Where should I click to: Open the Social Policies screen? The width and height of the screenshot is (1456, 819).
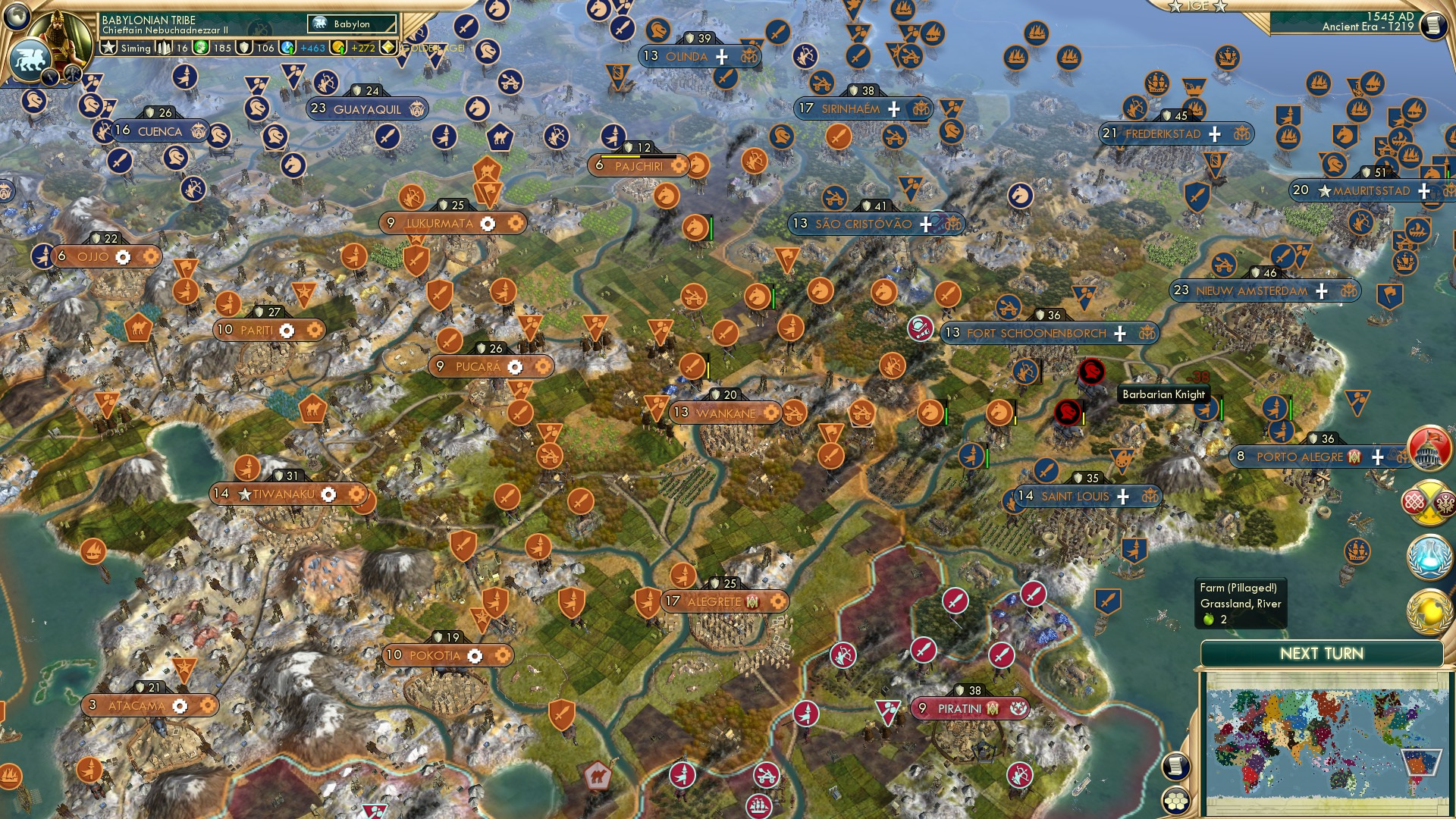[1429, 447]
